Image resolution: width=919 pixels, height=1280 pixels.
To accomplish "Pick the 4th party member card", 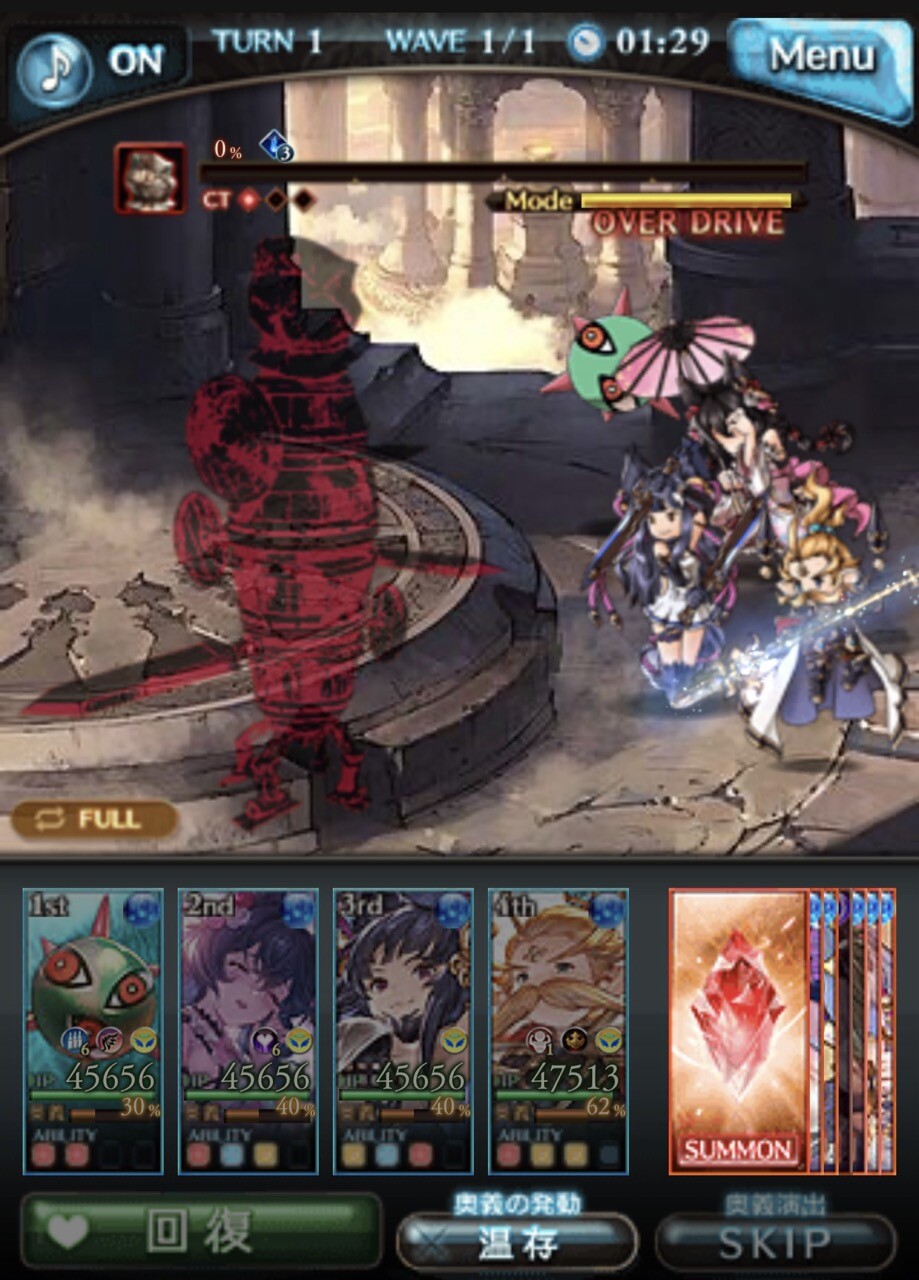I will (558, 1030).
